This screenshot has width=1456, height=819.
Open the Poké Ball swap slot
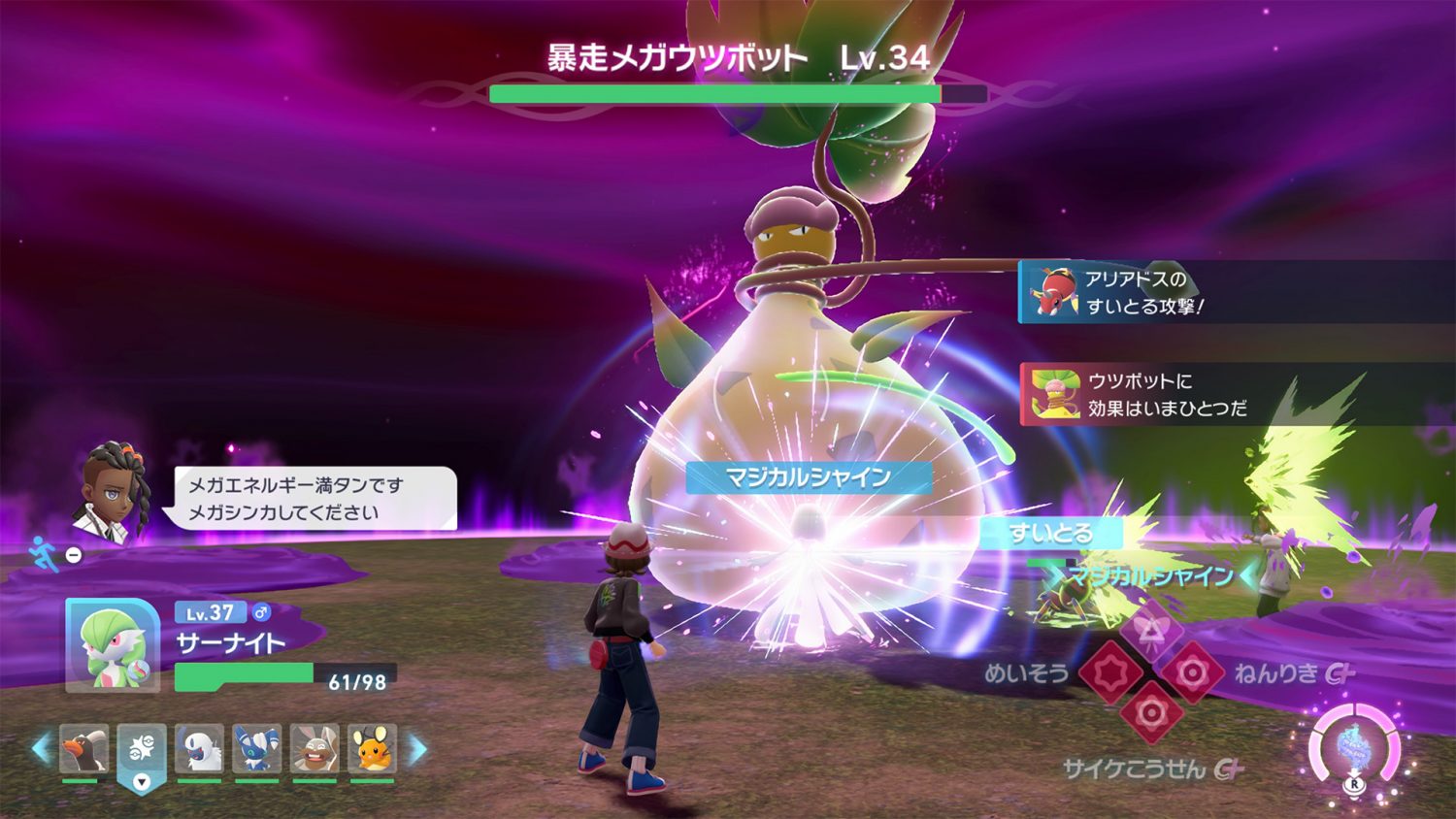[x=142, y=752]
